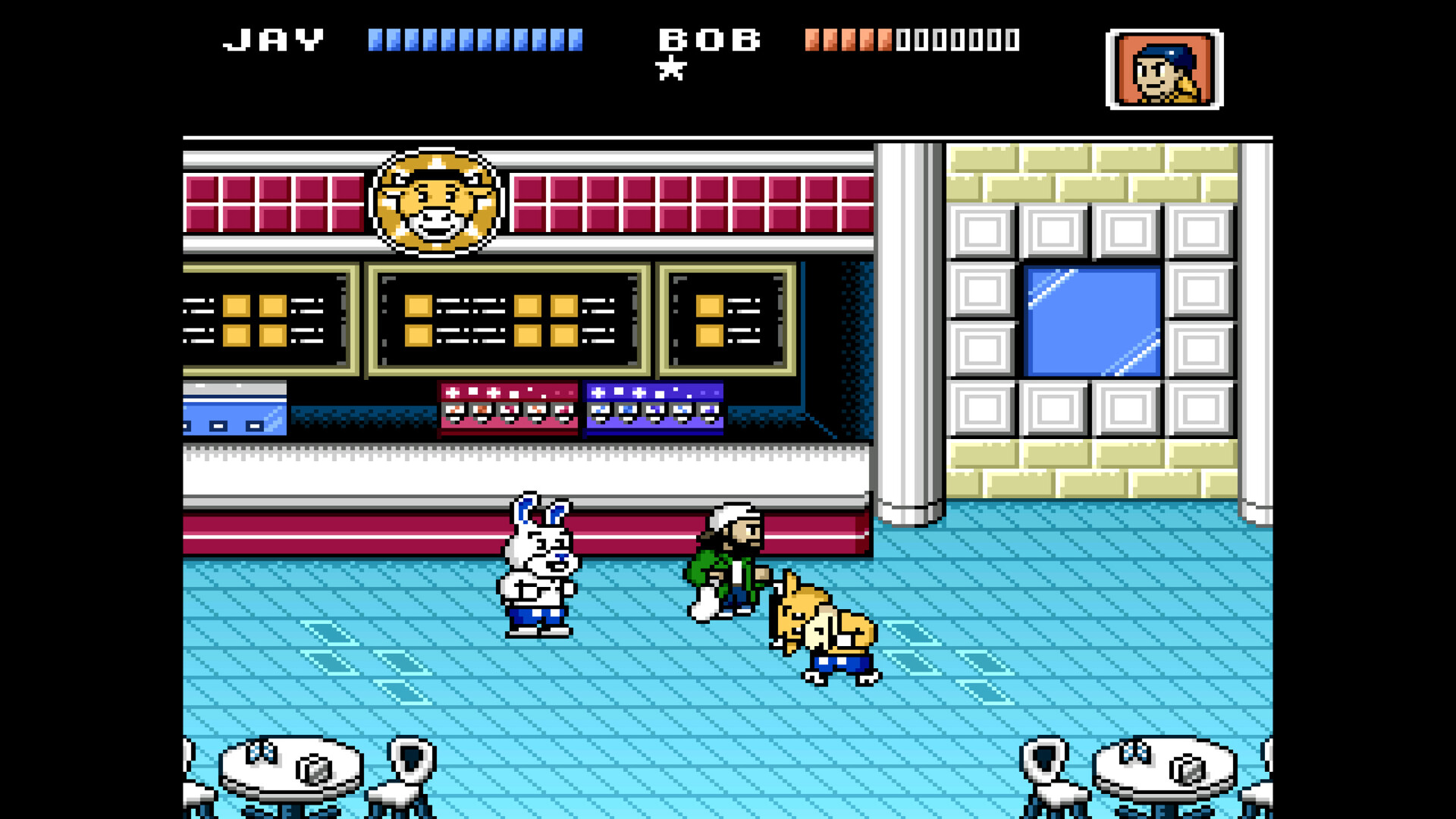This screenshot has width=1456, height=819.
Task: Click the JAY name label
Action: pos(273,38)
